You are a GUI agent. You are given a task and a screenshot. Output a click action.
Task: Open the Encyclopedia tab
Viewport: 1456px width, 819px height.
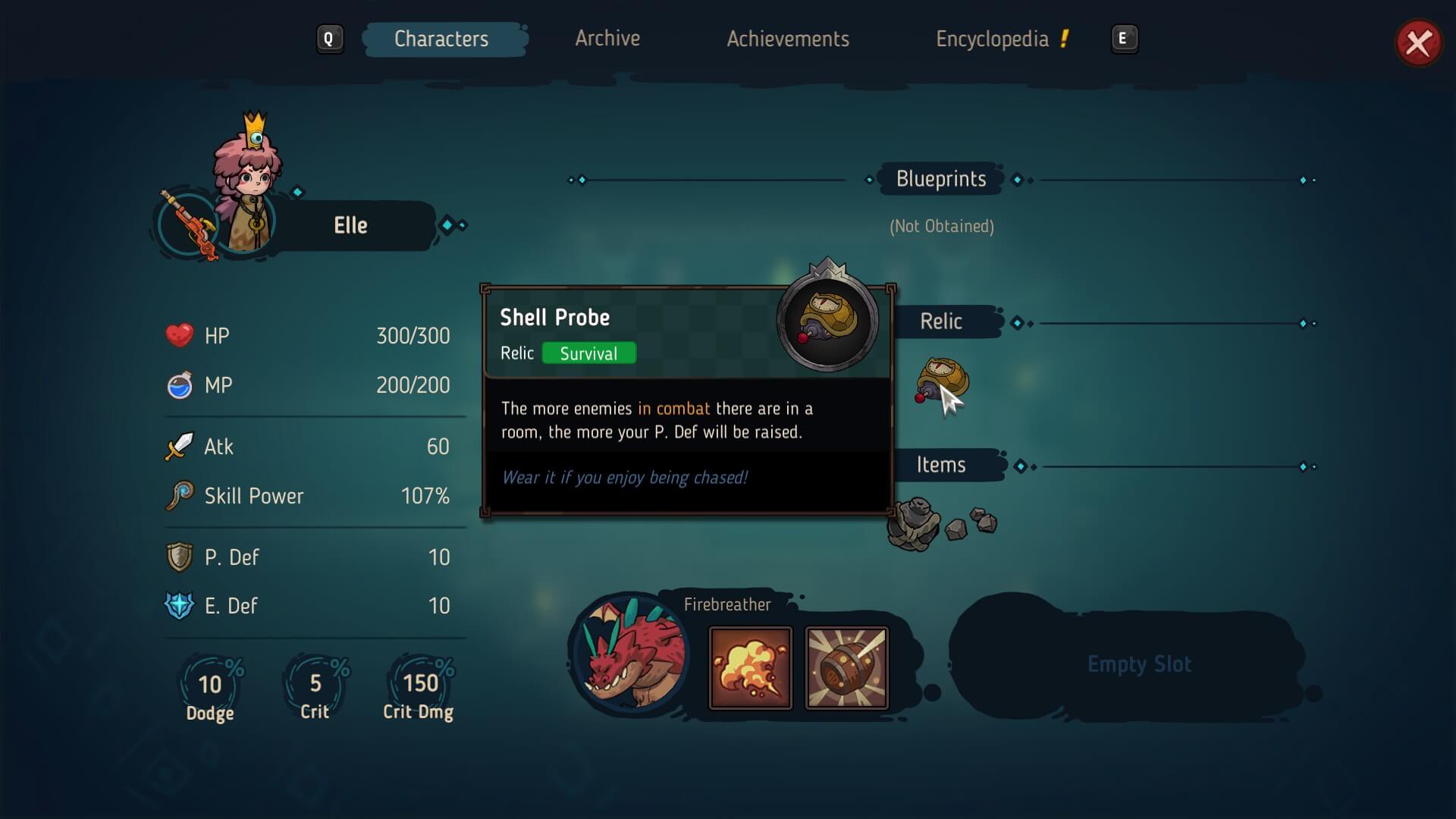[992, 39]
